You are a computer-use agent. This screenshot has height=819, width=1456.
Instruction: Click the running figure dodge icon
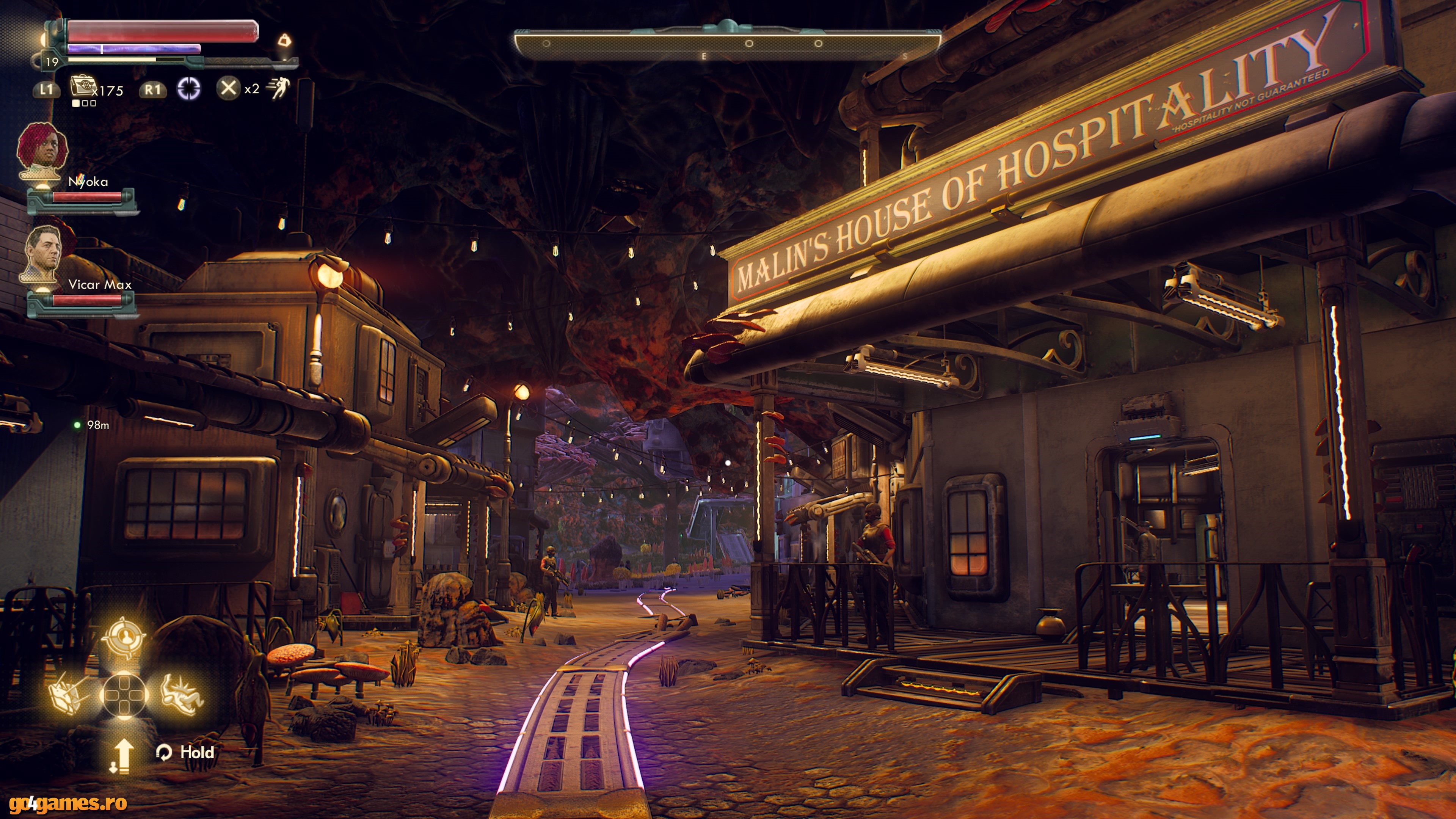pyautogui.click(x=279, y=88)
